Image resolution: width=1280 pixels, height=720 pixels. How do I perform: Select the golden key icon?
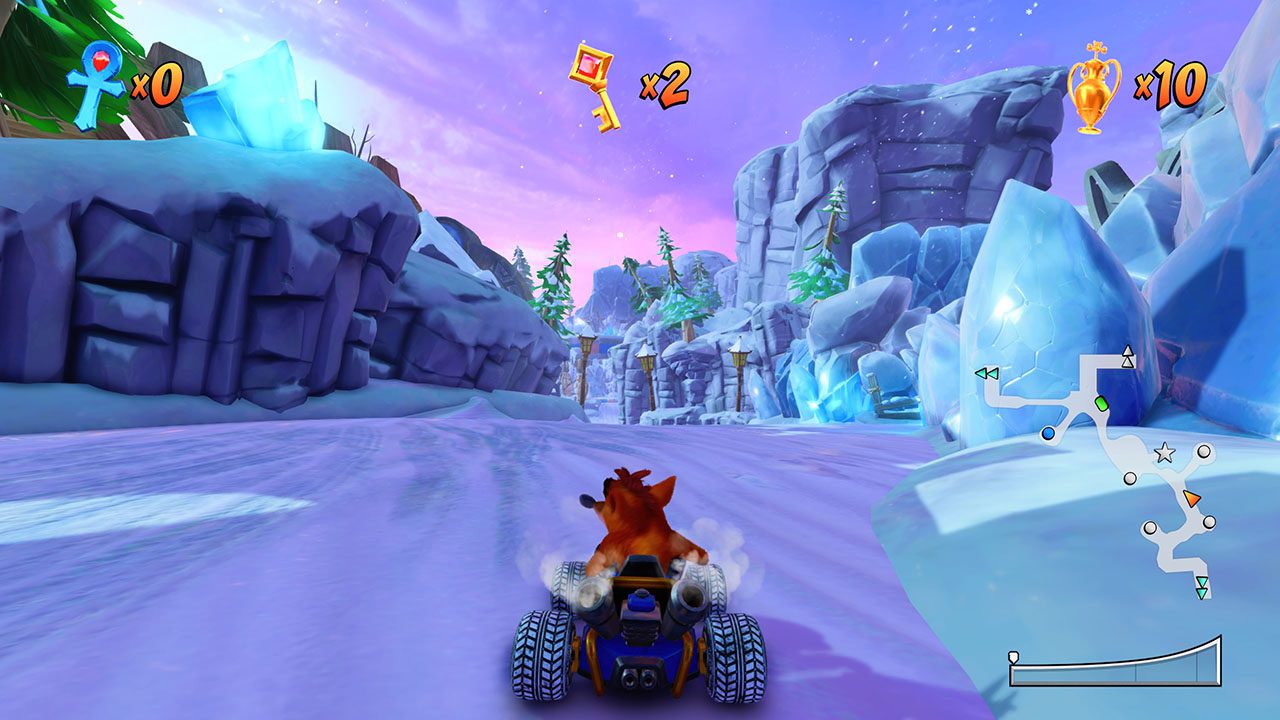594,86
